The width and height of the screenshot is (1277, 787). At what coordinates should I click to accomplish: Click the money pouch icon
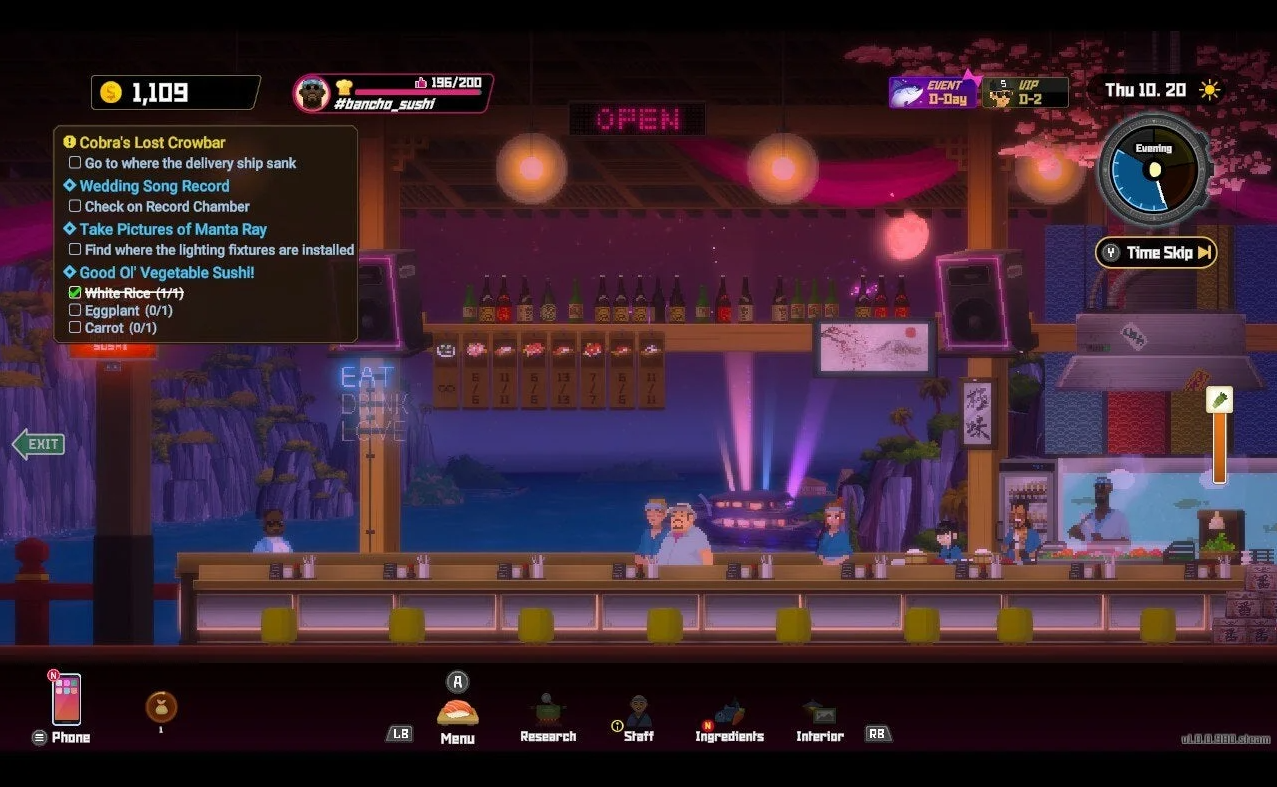(161, 707)
